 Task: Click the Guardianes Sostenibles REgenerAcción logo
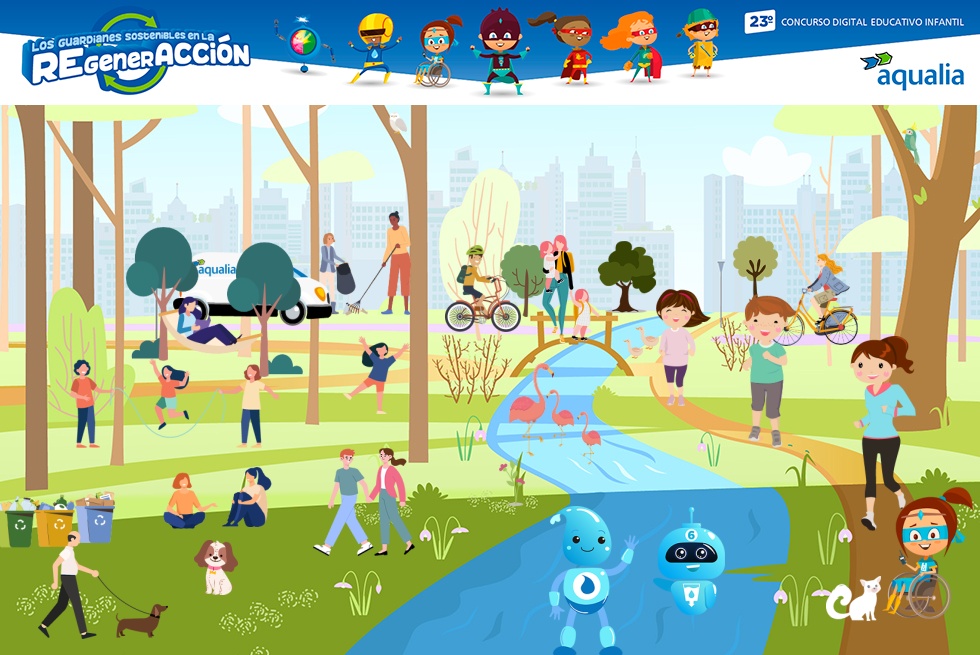[x=136, y=56]
